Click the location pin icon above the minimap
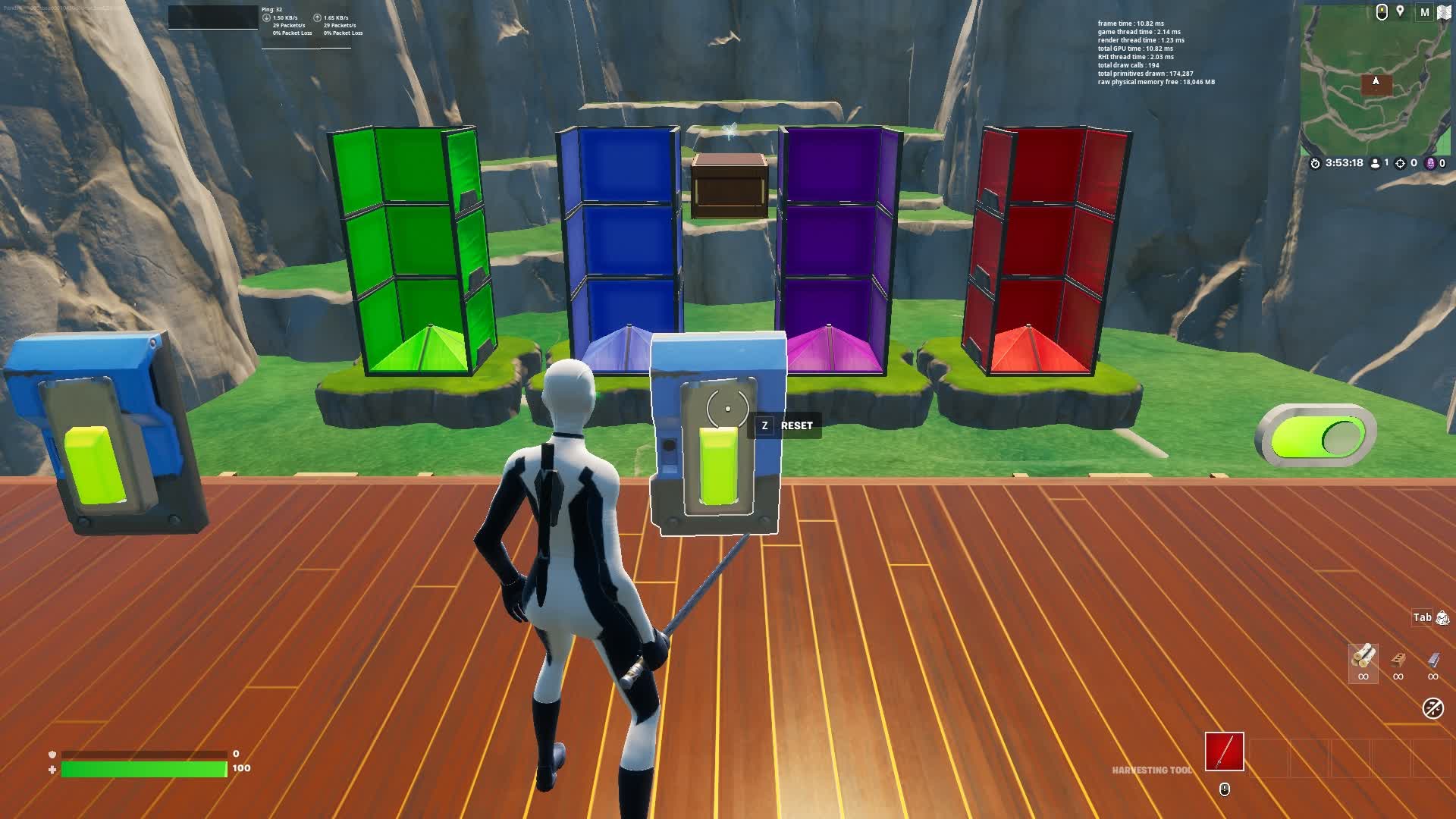The height and width of the screenshot is (819, 1456). pyautogui.click(x=1401, y=12)
